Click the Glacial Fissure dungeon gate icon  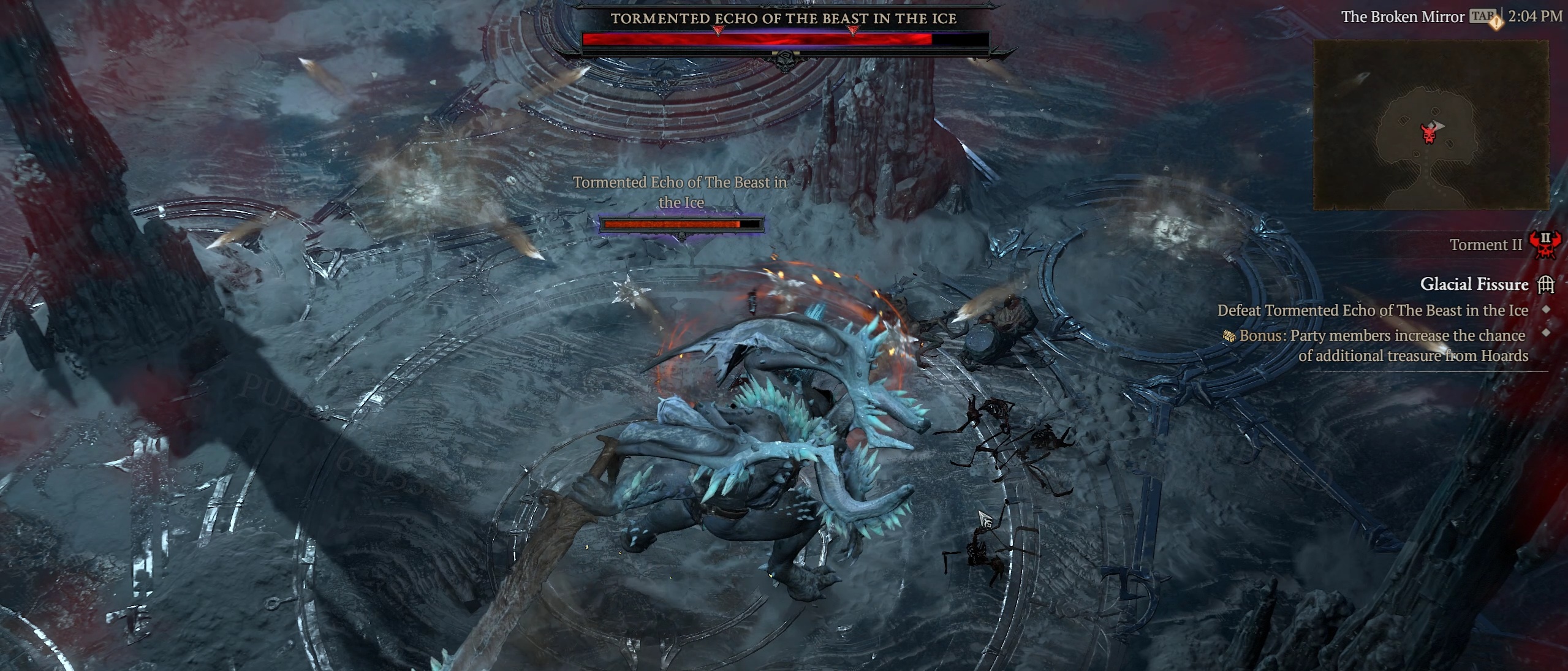[x=1546, y=284]
